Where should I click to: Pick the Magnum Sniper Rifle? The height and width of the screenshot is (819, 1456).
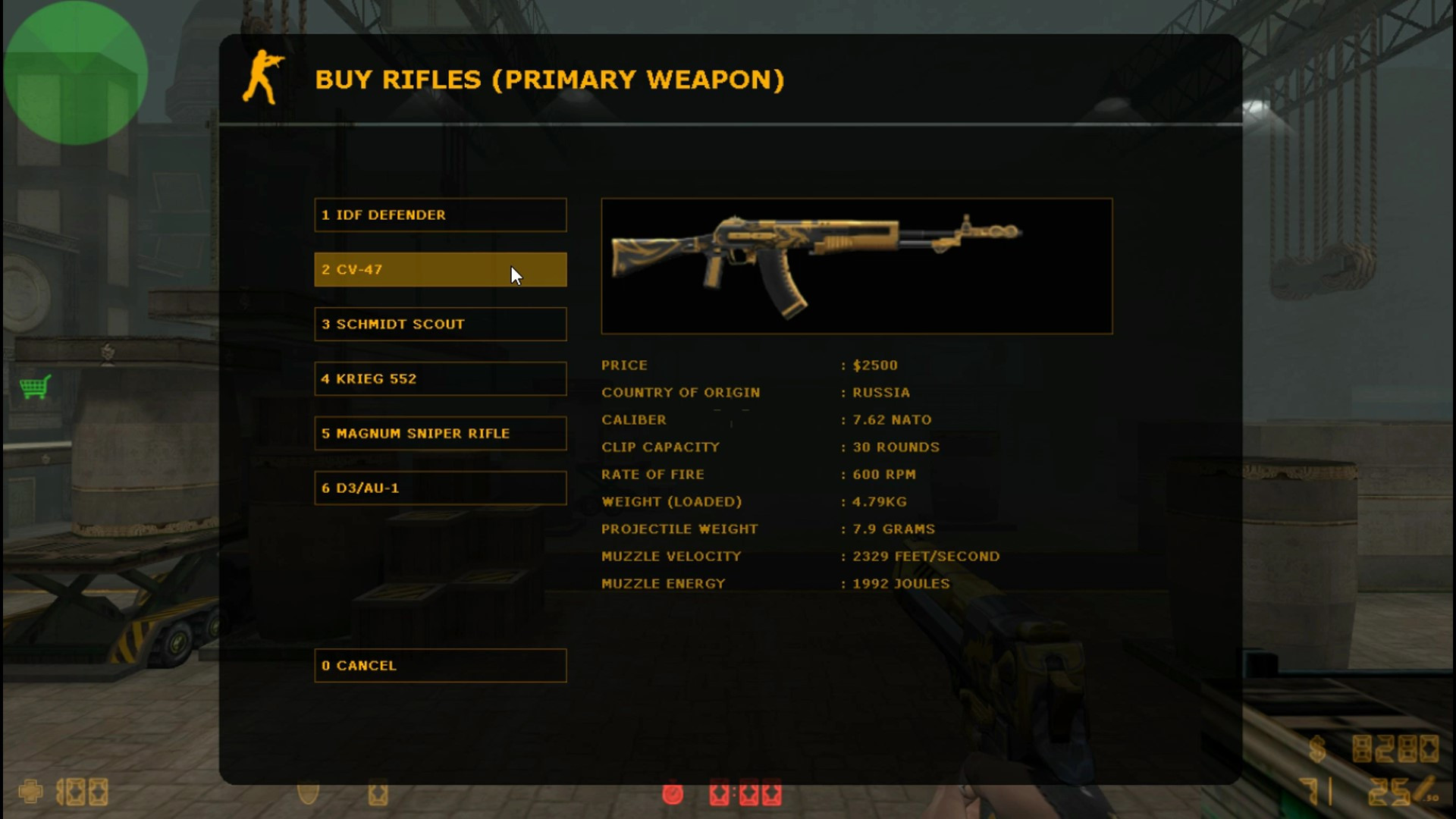(x=441, y=433)
